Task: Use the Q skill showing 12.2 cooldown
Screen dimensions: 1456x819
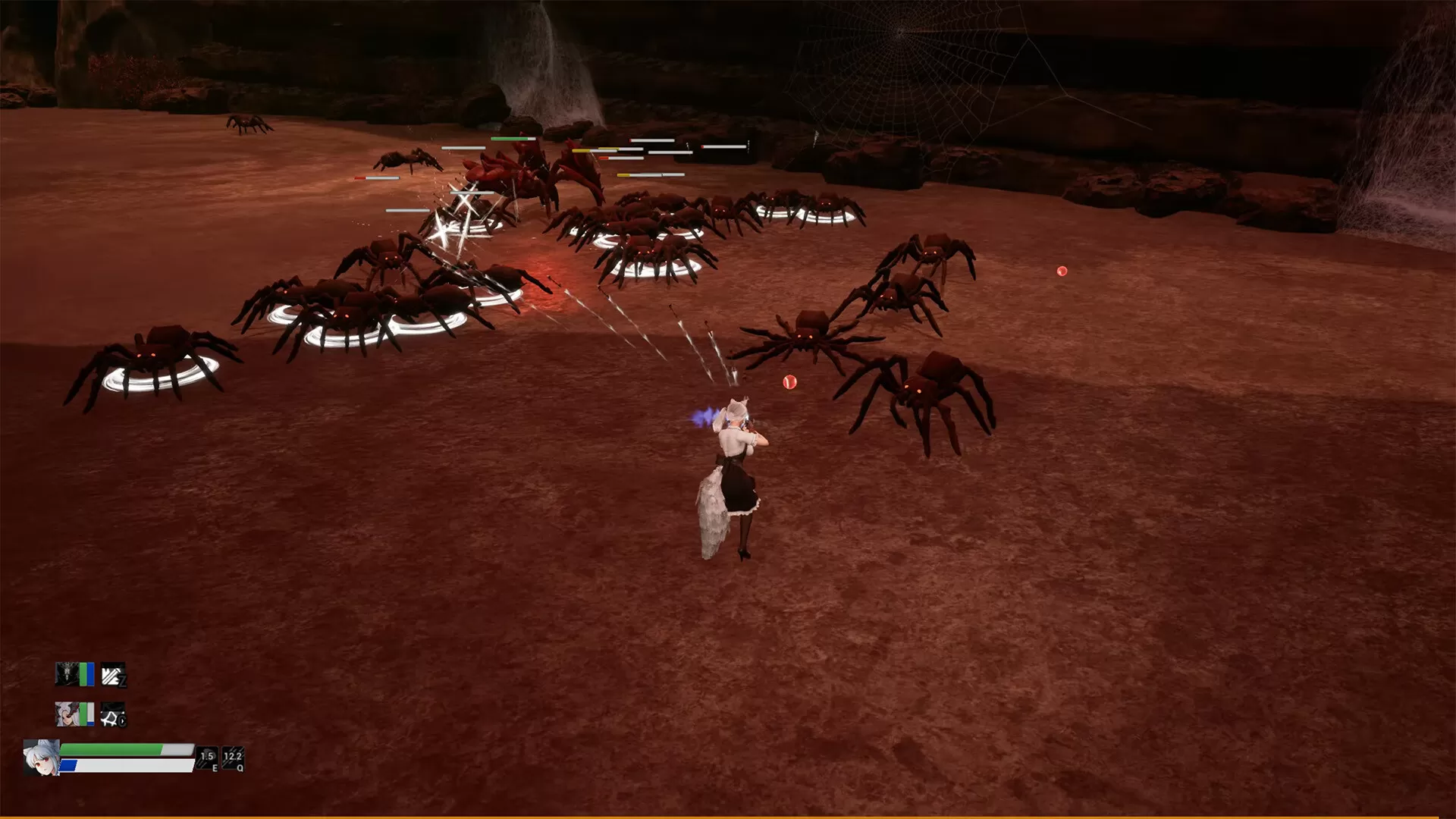Action: [233, 758]
